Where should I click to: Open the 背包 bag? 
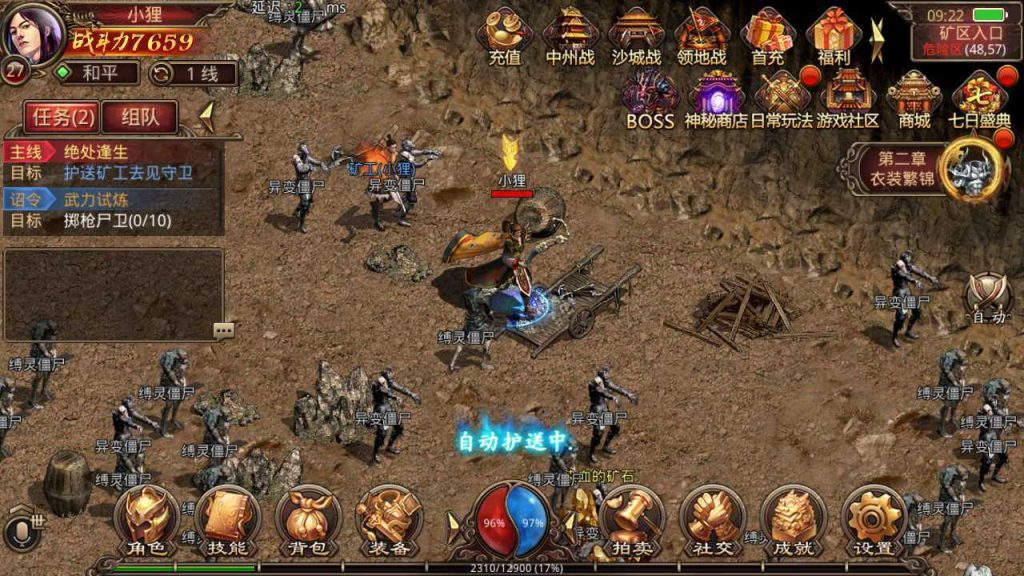(308, 518)
